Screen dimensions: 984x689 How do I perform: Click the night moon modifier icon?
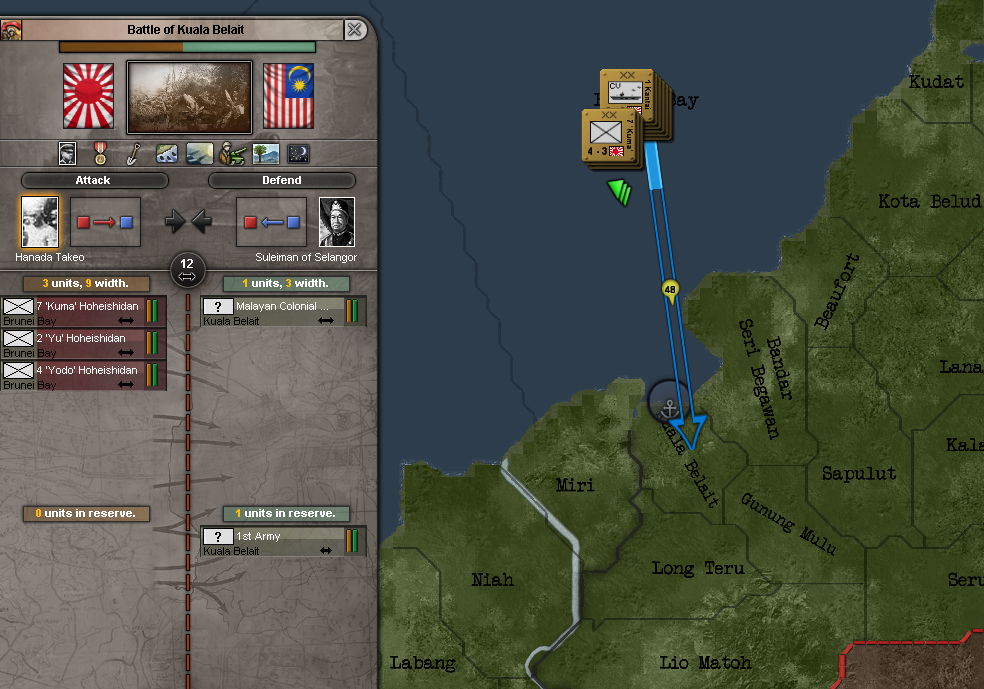(x=298, y=154)
